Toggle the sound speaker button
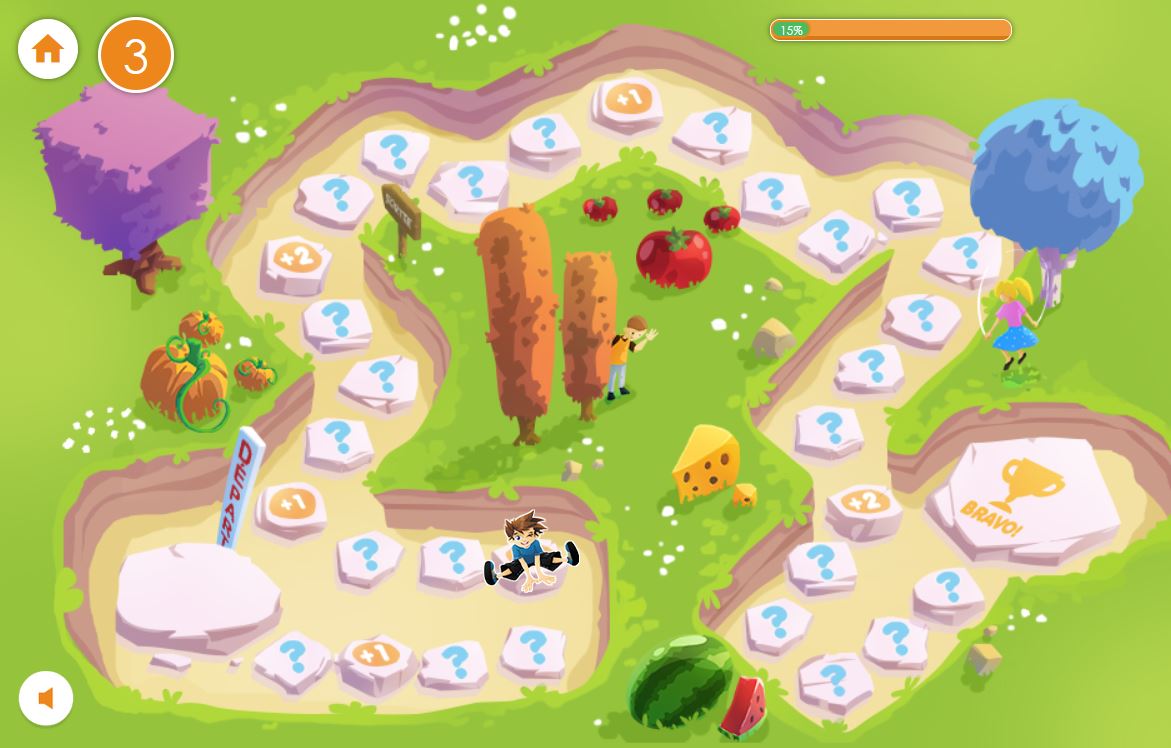The image size is (1171, 748). click(x=46, y=698)
